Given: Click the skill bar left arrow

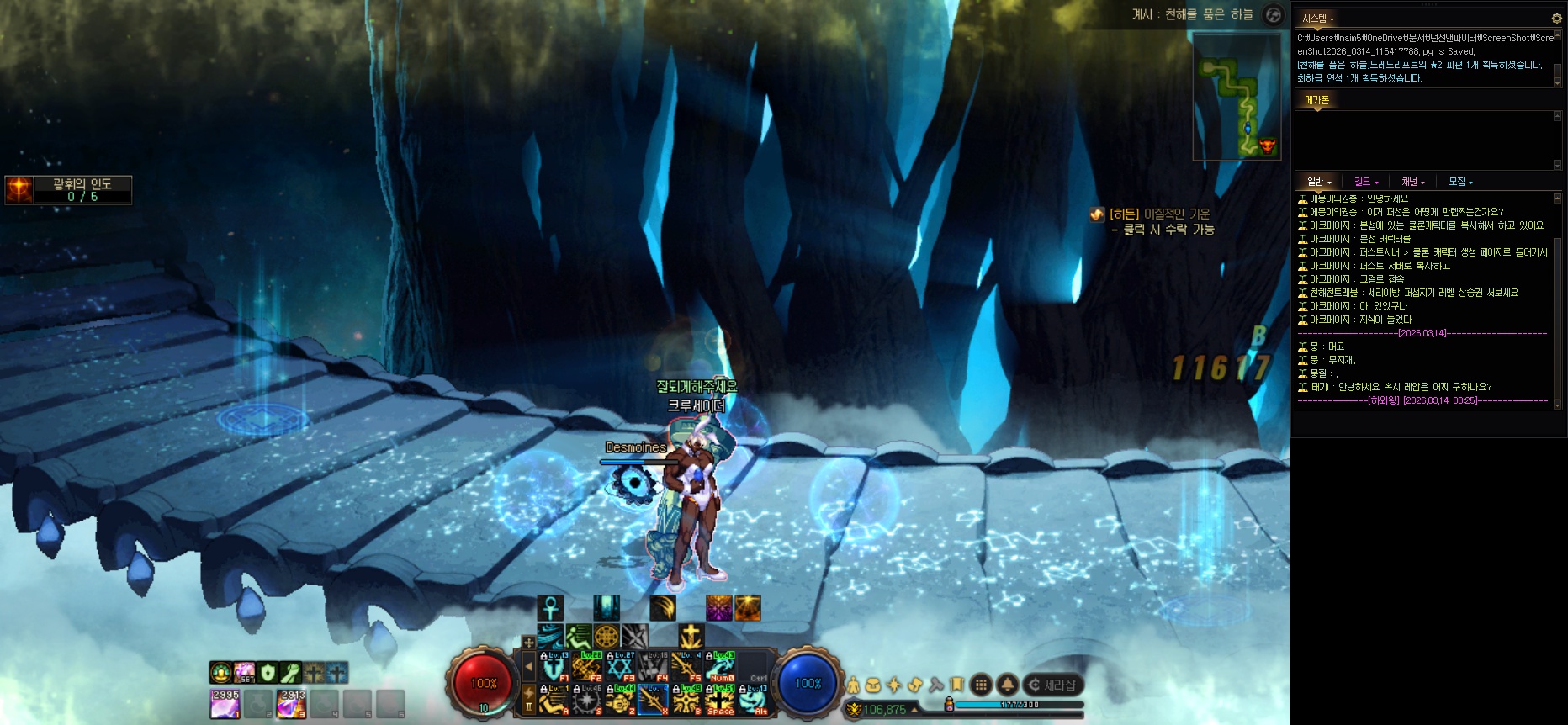Looking at the screenshot, I should [x=528, y=667].
